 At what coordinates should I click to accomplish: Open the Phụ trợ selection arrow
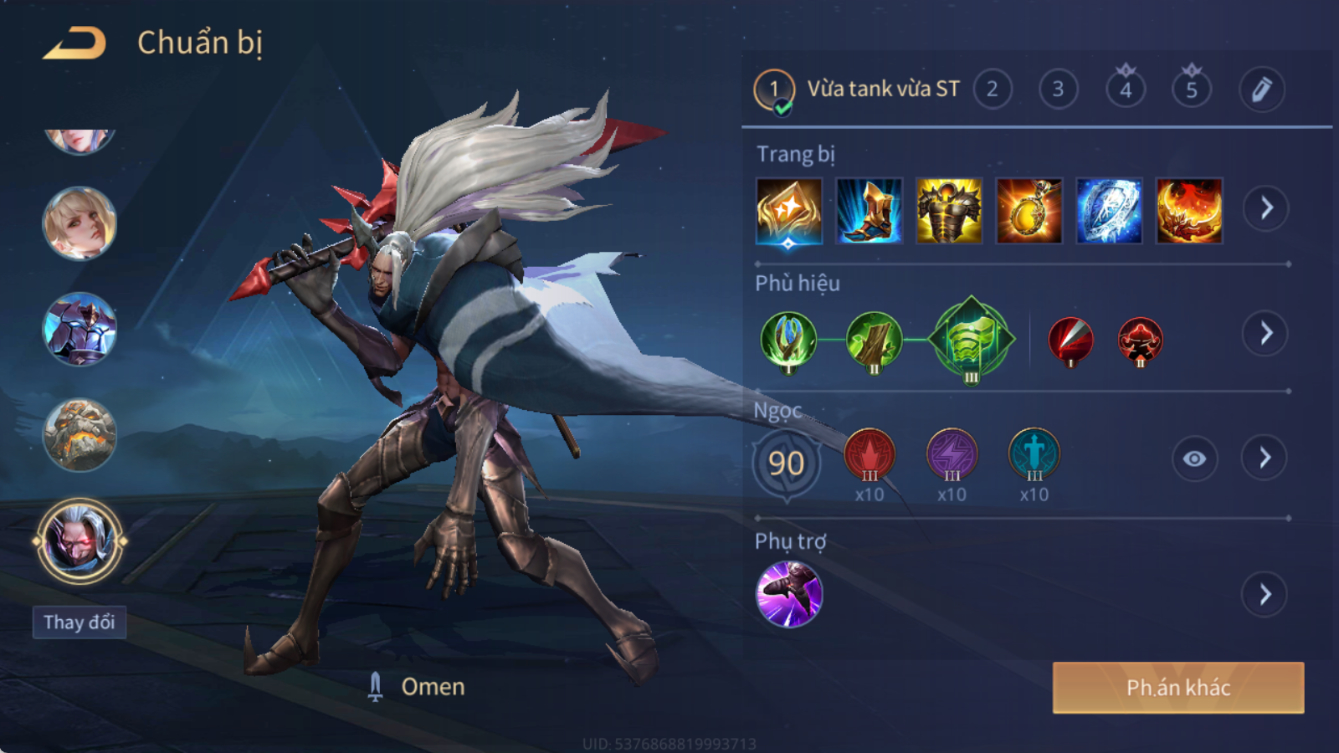[x=1265, y=594]
